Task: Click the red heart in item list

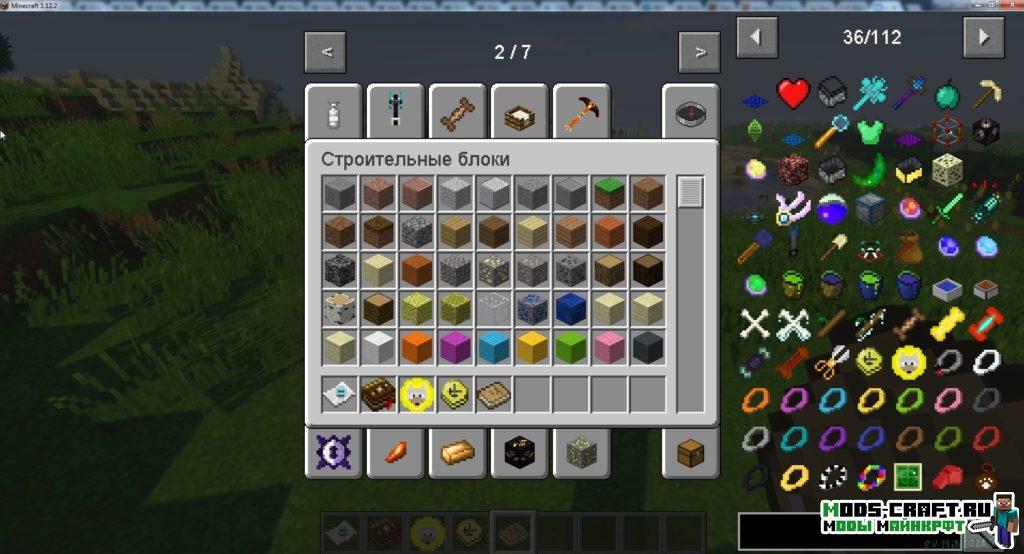Action: [794, 95]
